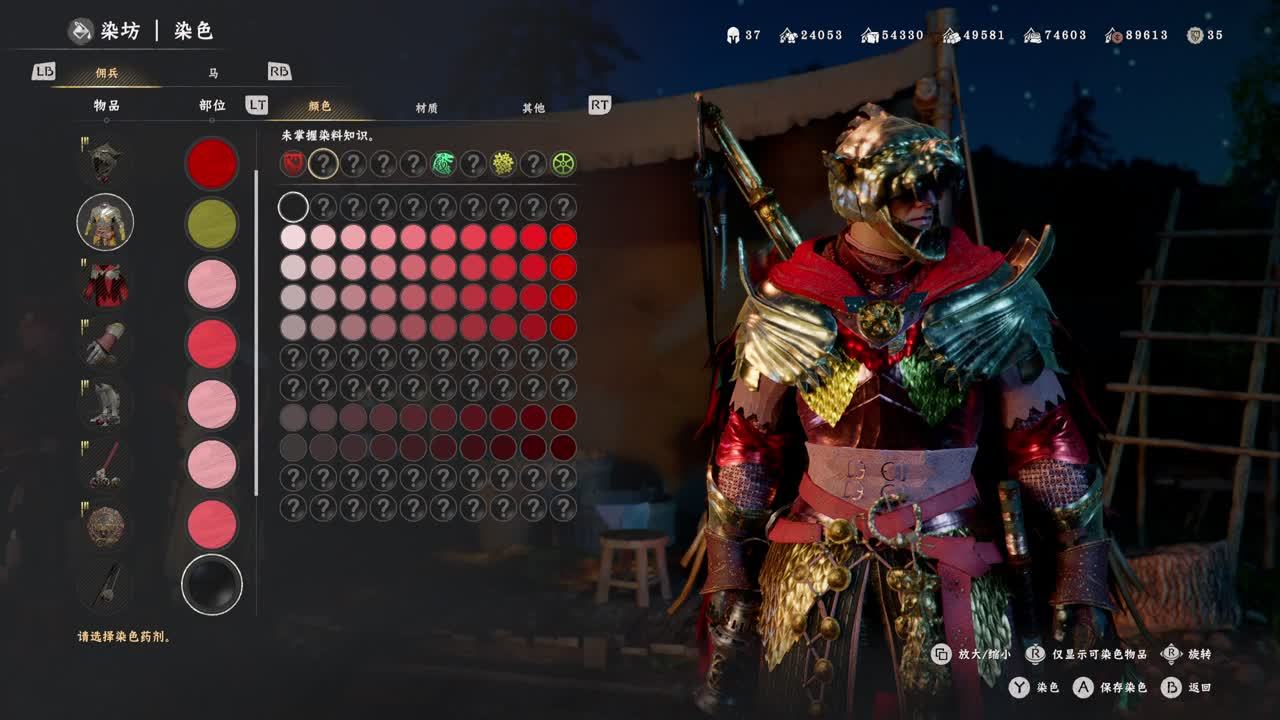Viewport: 1280px width, 720px height.
Task: Select the round shield item slot
Action: point(105,524)
